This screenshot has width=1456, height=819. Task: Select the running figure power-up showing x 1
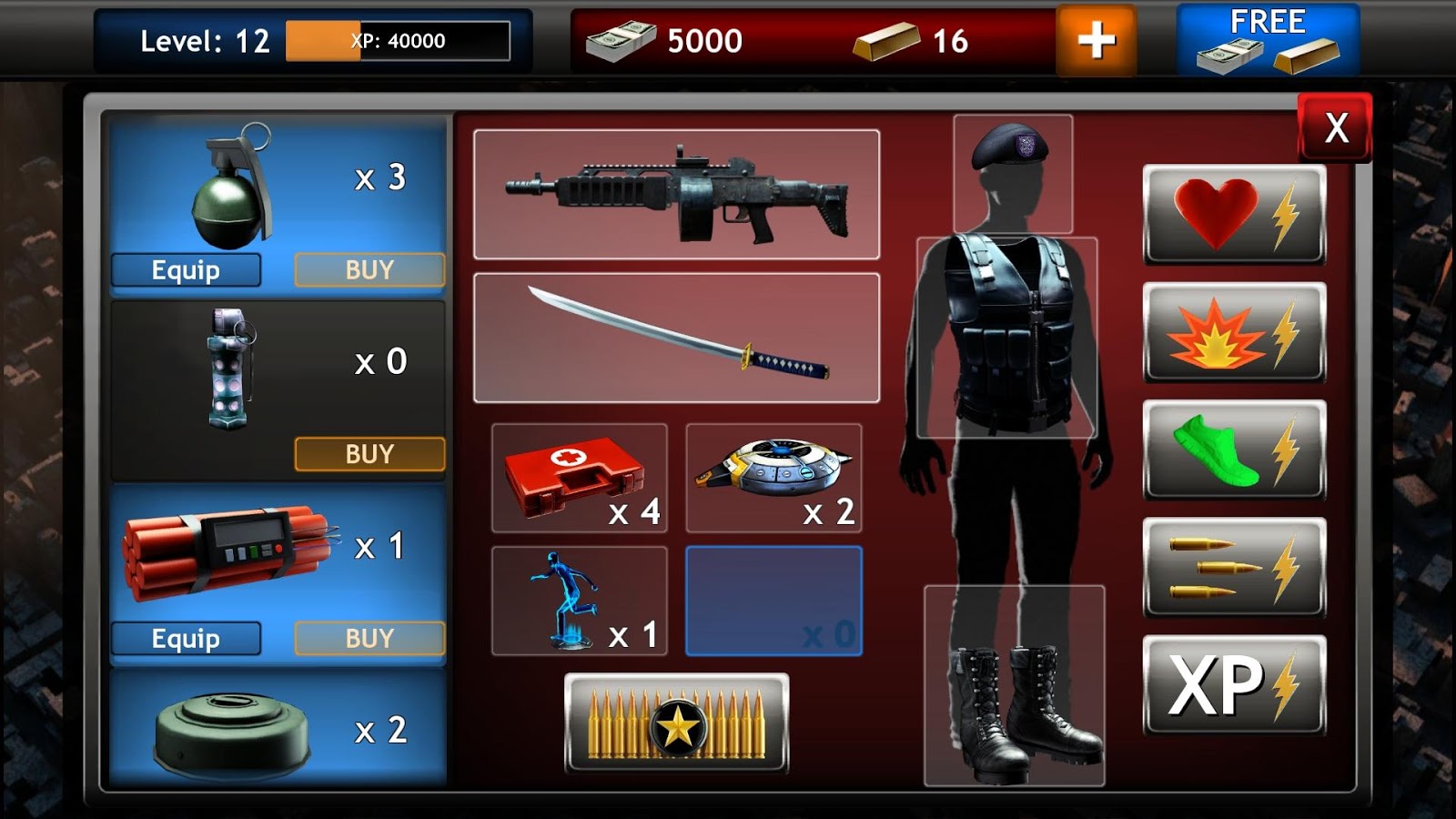point(579,601)
